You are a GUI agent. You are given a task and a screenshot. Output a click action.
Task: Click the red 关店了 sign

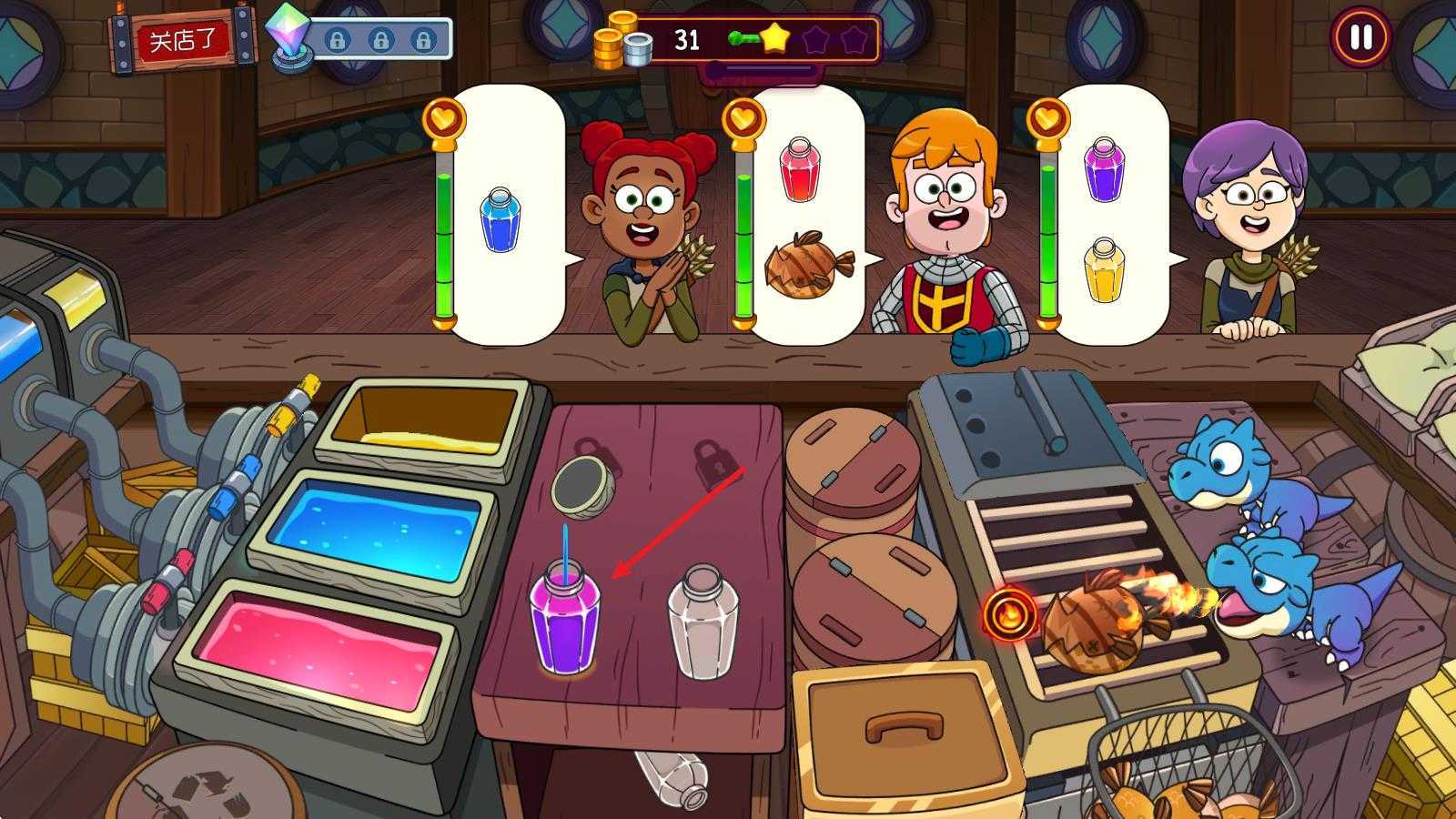[x=183, y=41]
